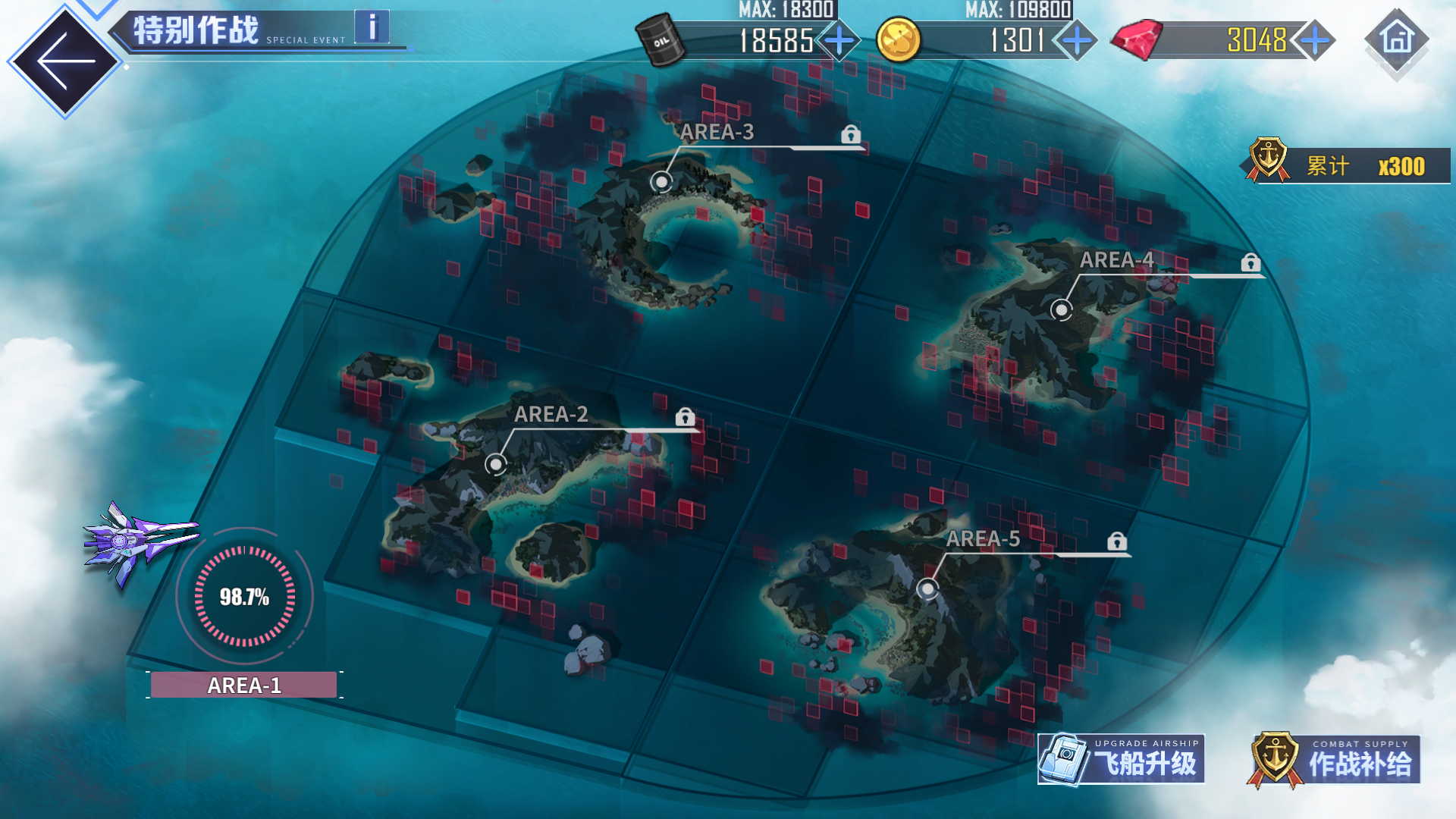Open the Combat Supply shop

click(x=1335, y=760)
